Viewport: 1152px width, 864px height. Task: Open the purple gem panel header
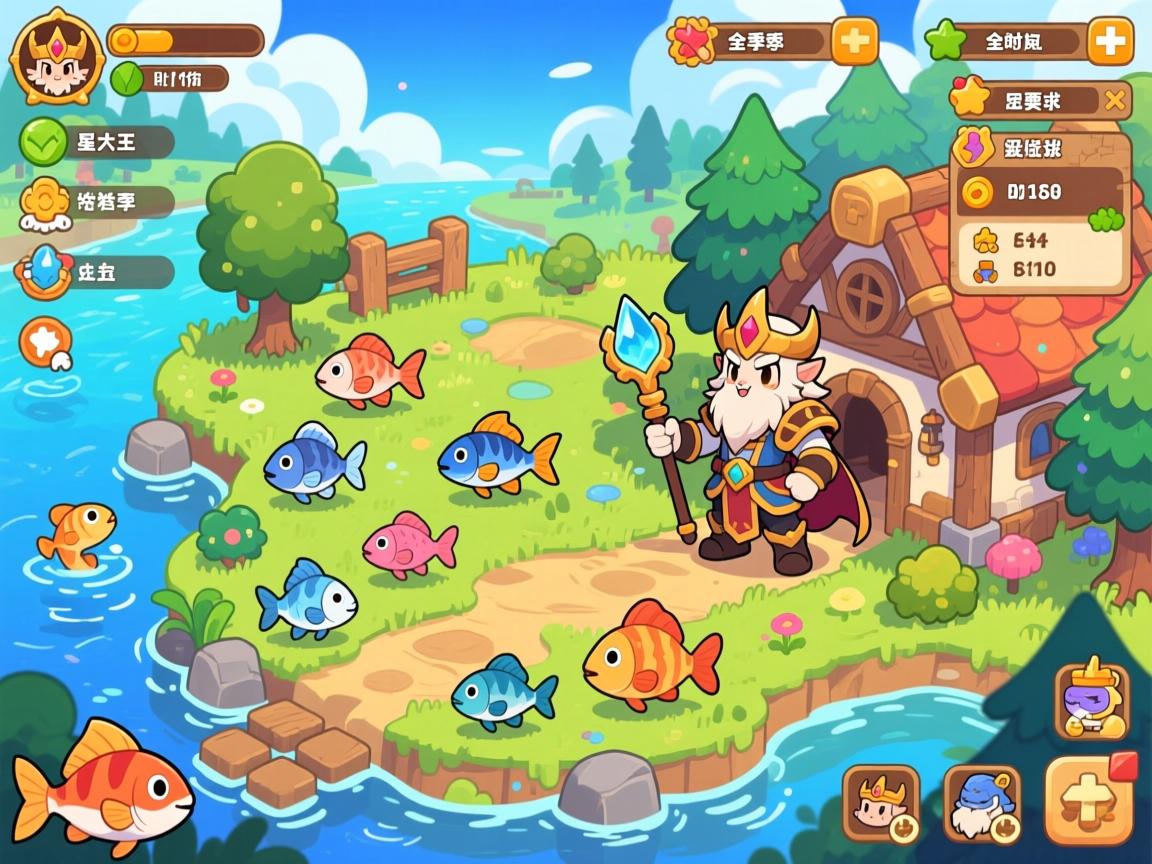pos(1040,149)
